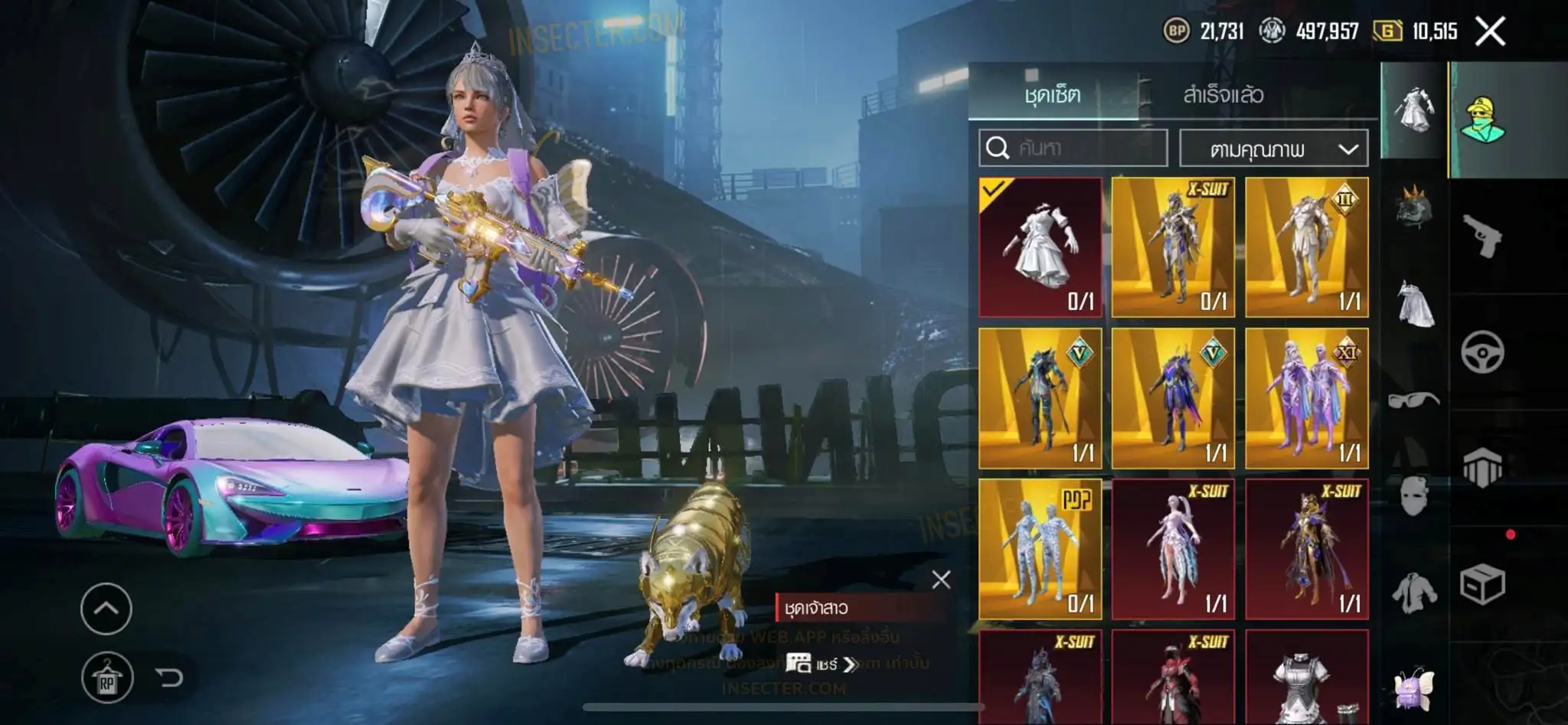This screenshot has height=725, width=1568.
Task: Open the RP hanger wardrobe button
Action: point(107,678)
